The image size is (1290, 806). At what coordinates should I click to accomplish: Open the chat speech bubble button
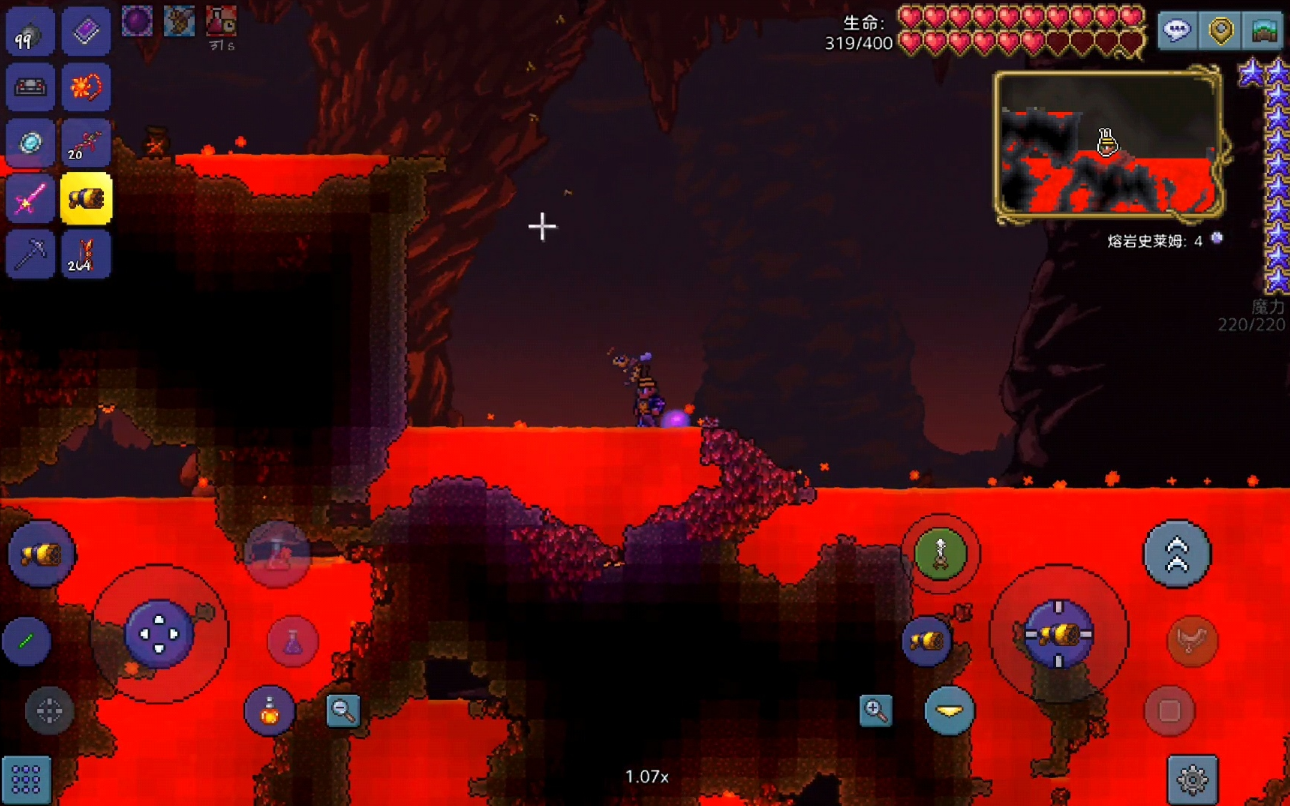pos(1177,31)
